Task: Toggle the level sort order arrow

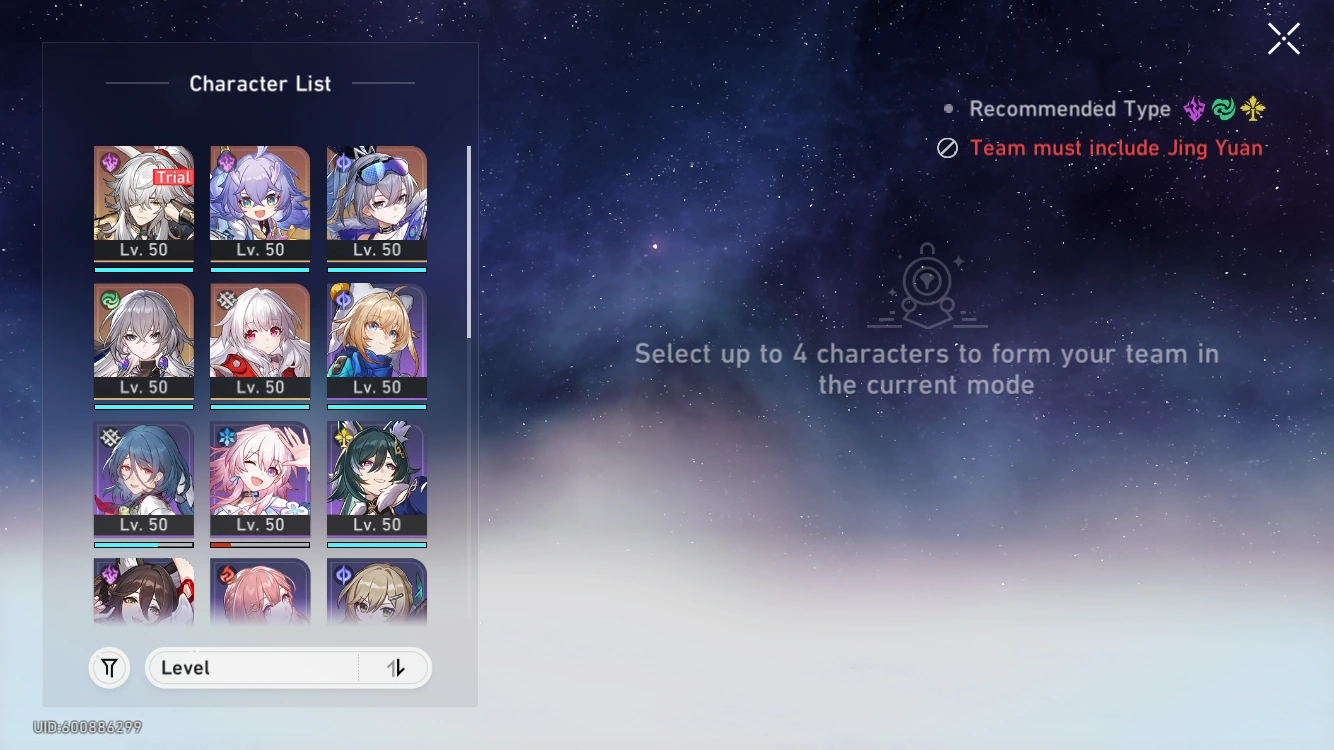Action: (396, 668)
